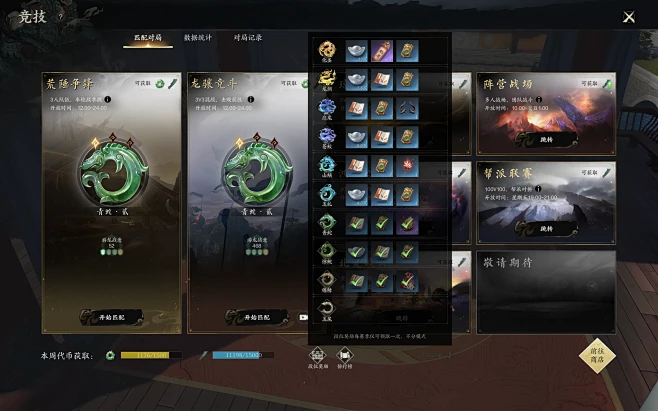
Task: Open the 数据统计 tab
Action: (x=198, y=38)
